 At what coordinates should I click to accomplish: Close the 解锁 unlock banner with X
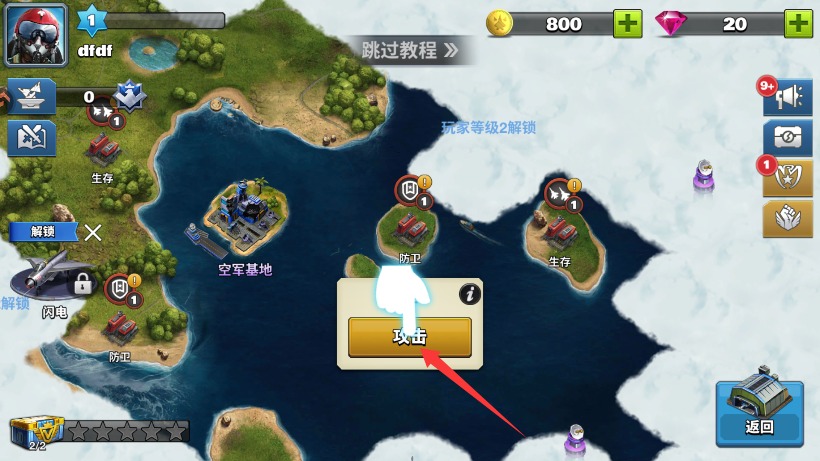[x=93, y=233]
